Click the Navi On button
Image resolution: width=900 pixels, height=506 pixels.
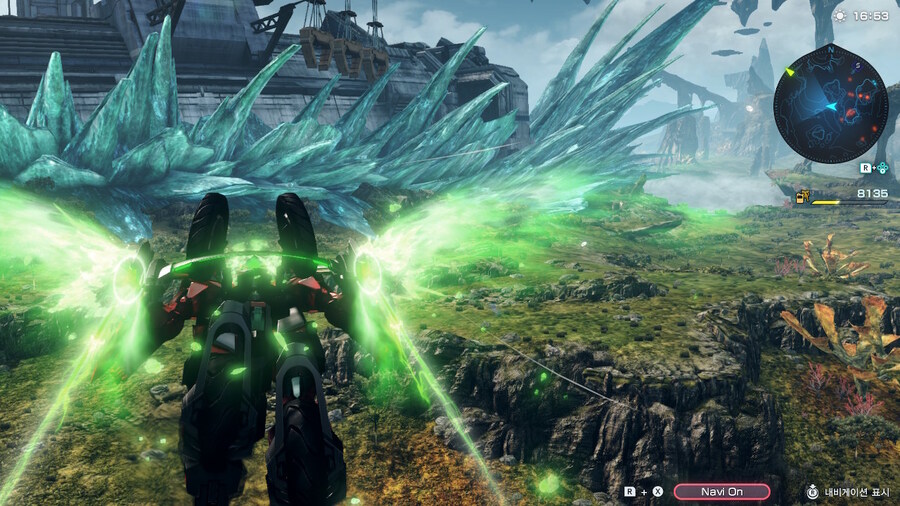[x=721, y=491]
